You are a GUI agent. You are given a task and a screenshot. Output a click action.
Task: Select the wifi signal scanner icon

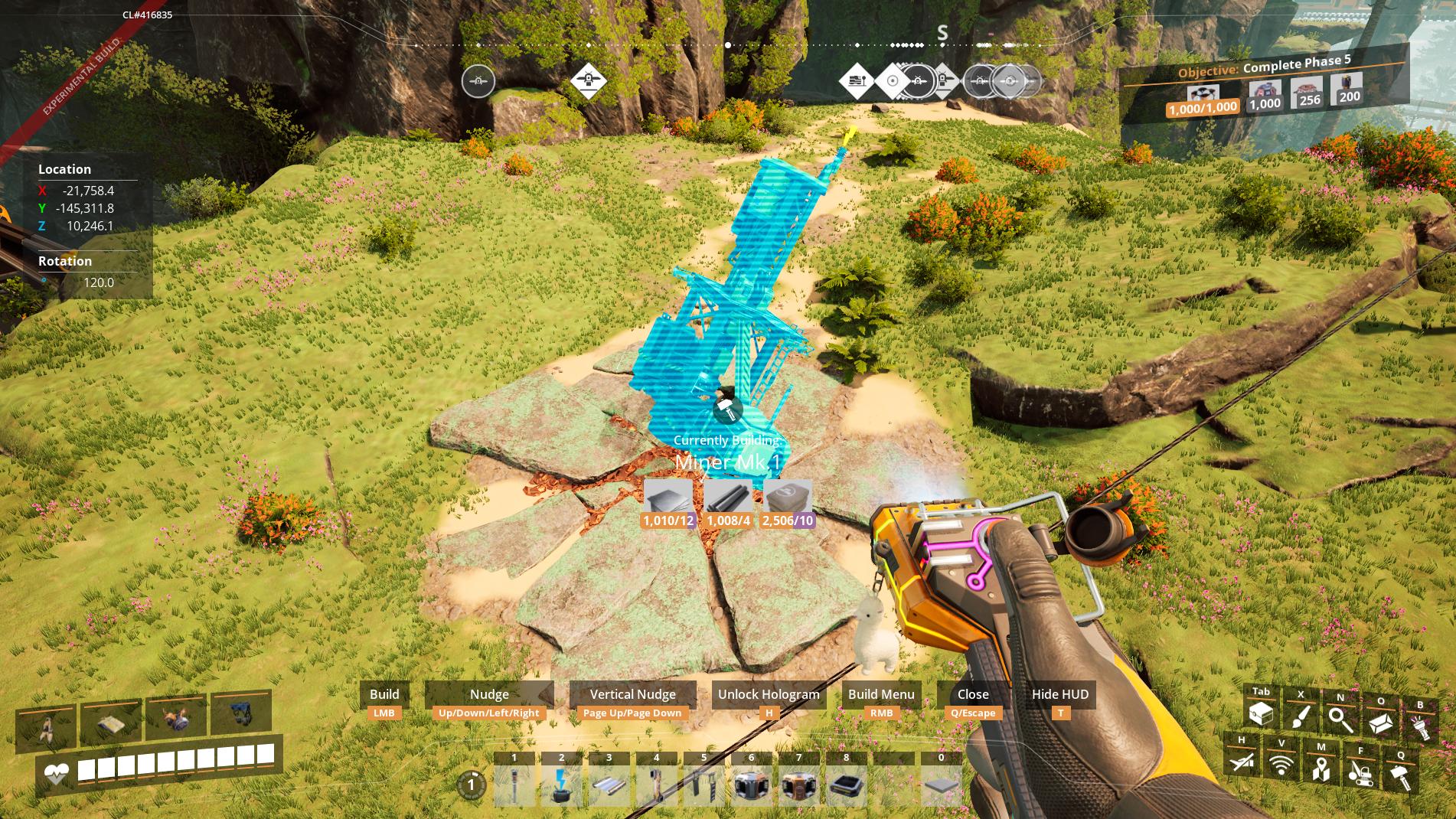pyautogui.click(x=1281, y=764)
